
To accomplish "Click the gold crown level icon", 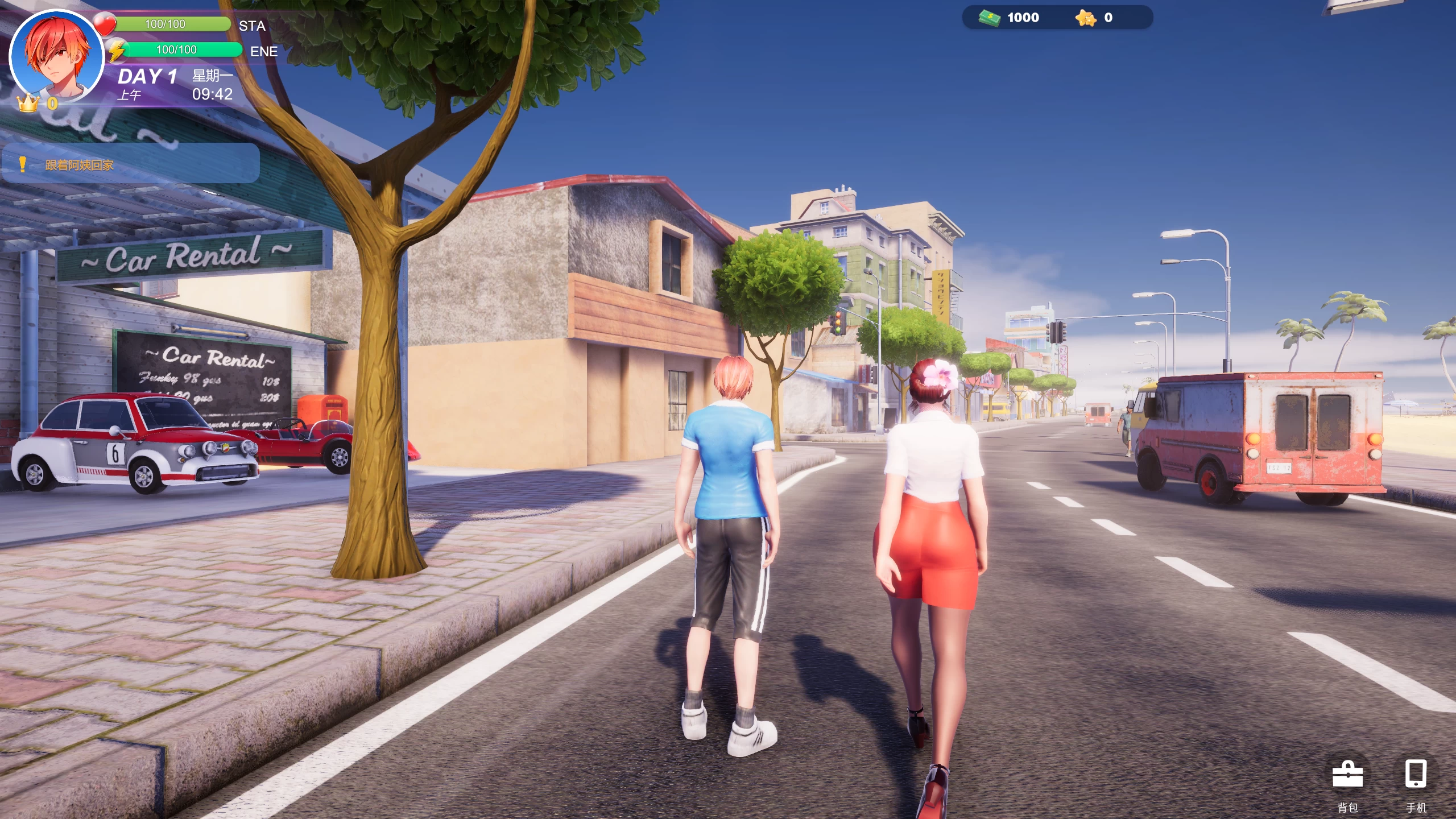I will [28, 104].
